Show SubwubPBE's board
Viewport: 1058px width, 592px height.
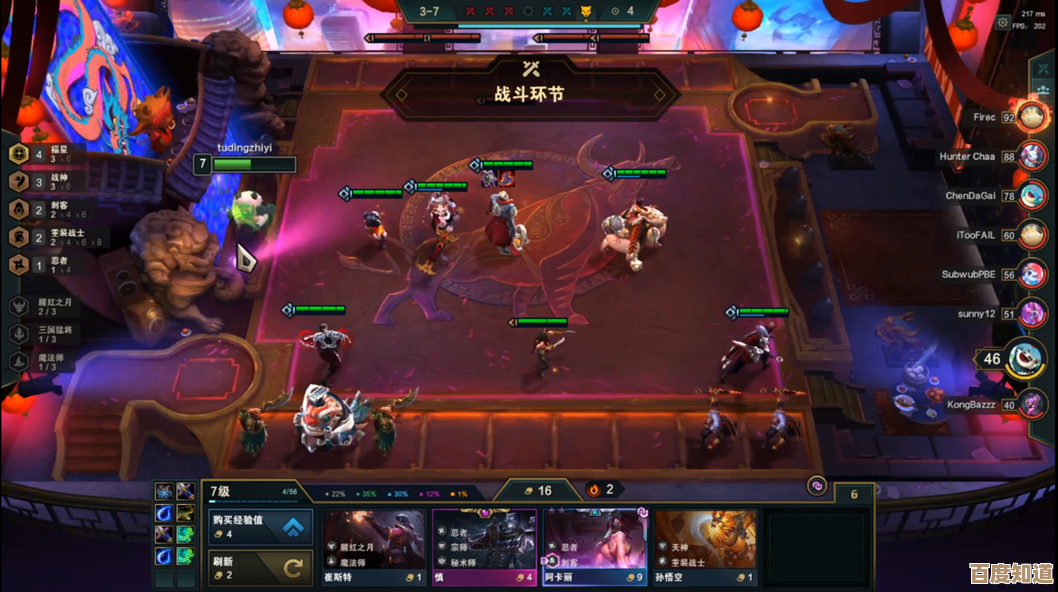click(x=1031, y=275)
